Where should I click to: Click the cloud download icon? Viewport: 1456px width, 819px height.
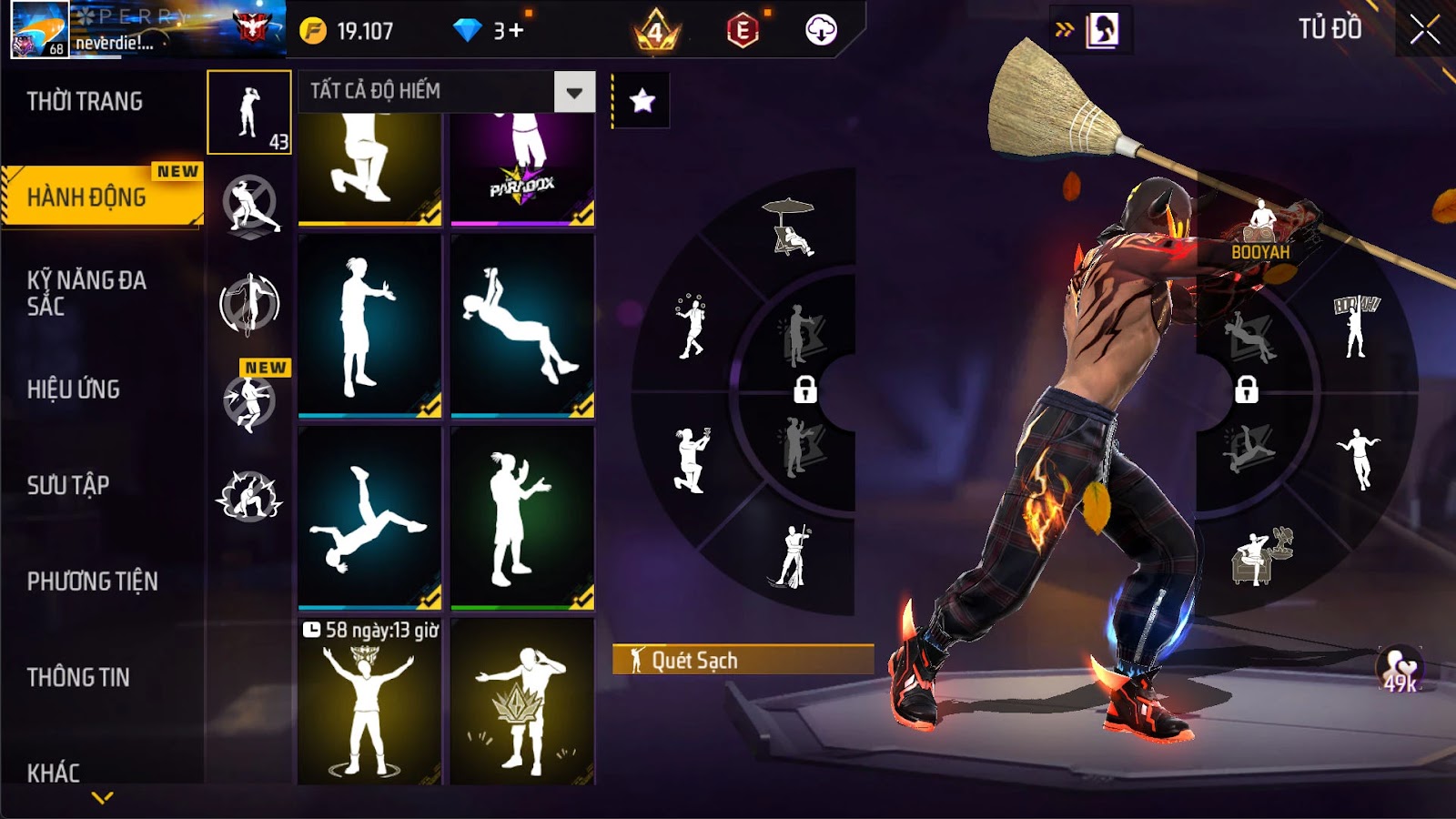(x=821, y=31)
